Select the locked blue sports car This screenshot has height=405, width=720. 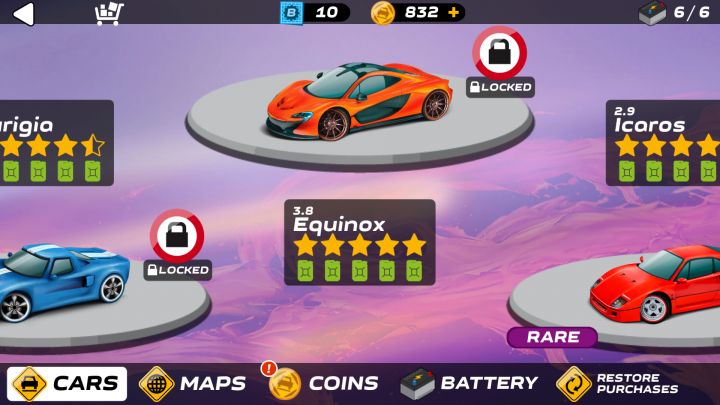[65, 282]
